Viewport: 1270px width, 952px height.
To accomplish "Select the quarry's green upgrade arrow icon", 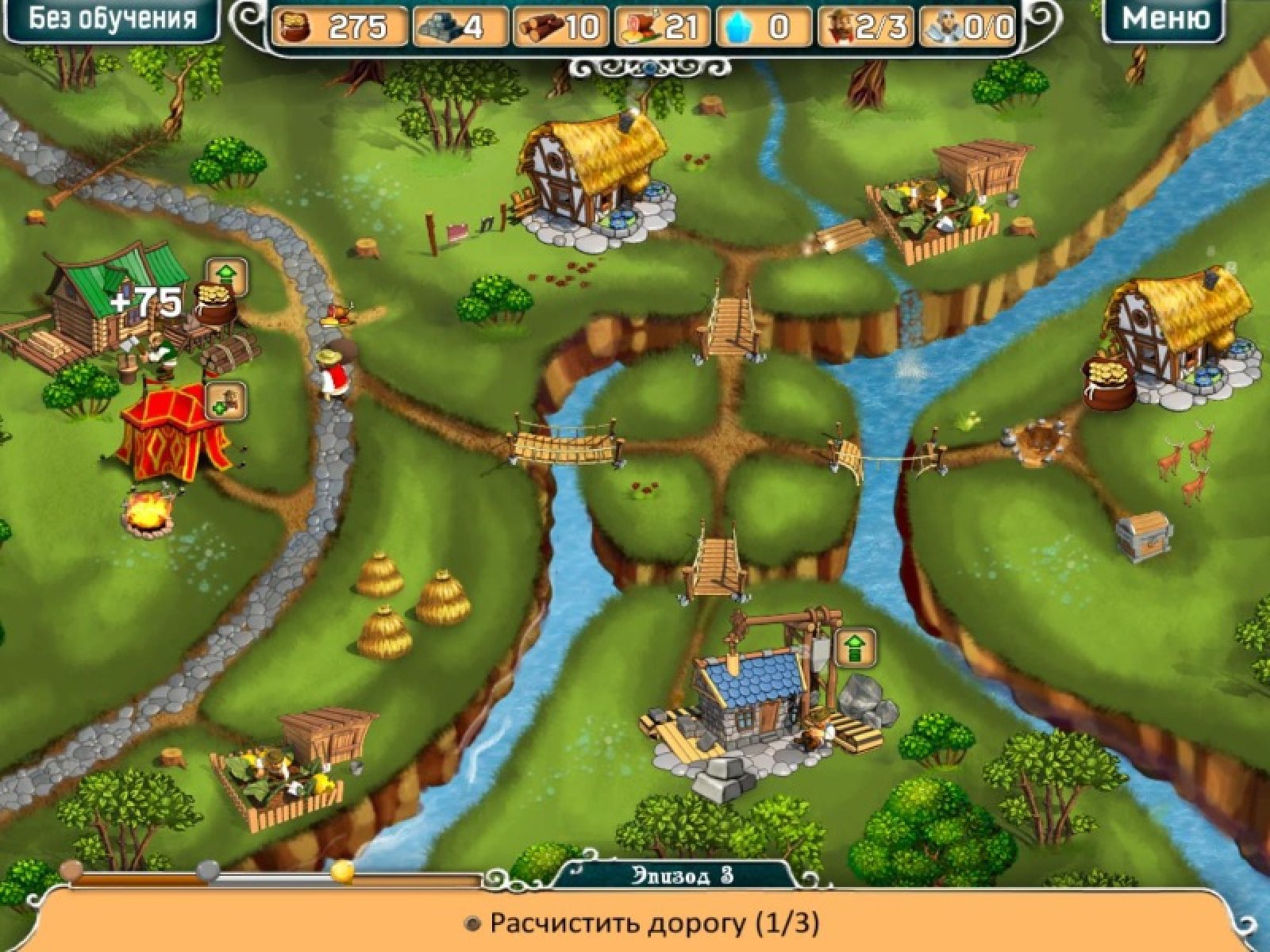I will click(x=854, y=648).
